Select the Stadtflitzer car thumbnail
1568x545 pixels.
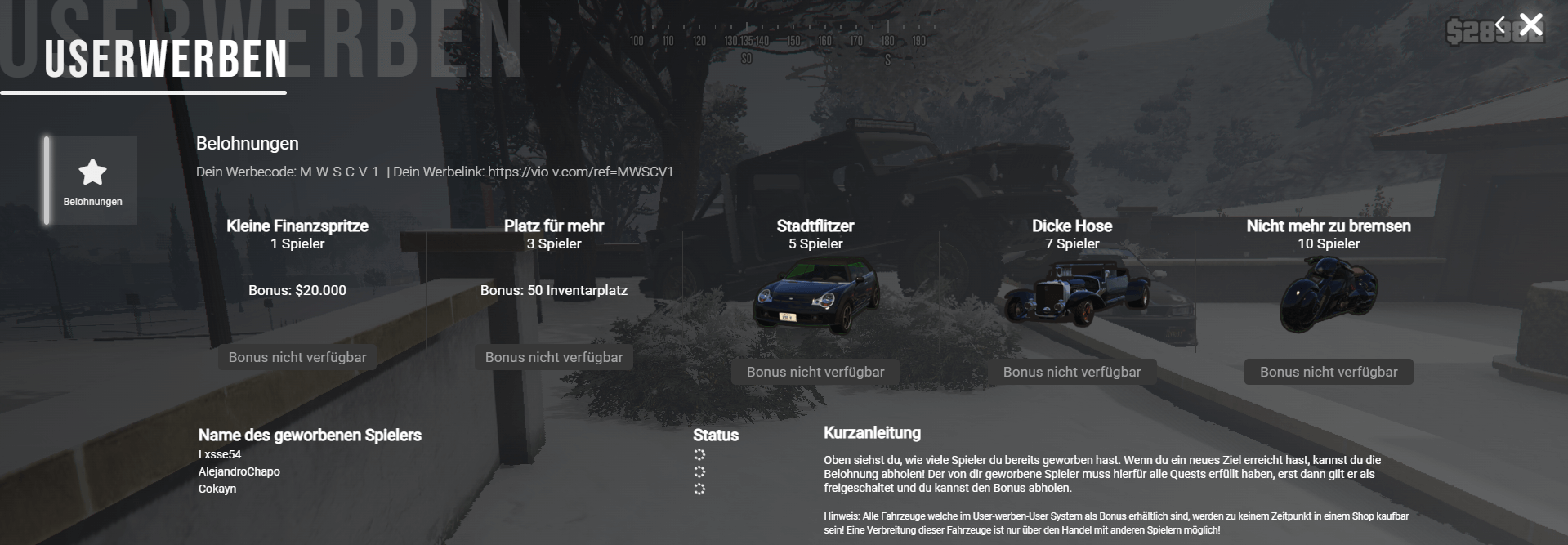(815, 296)
